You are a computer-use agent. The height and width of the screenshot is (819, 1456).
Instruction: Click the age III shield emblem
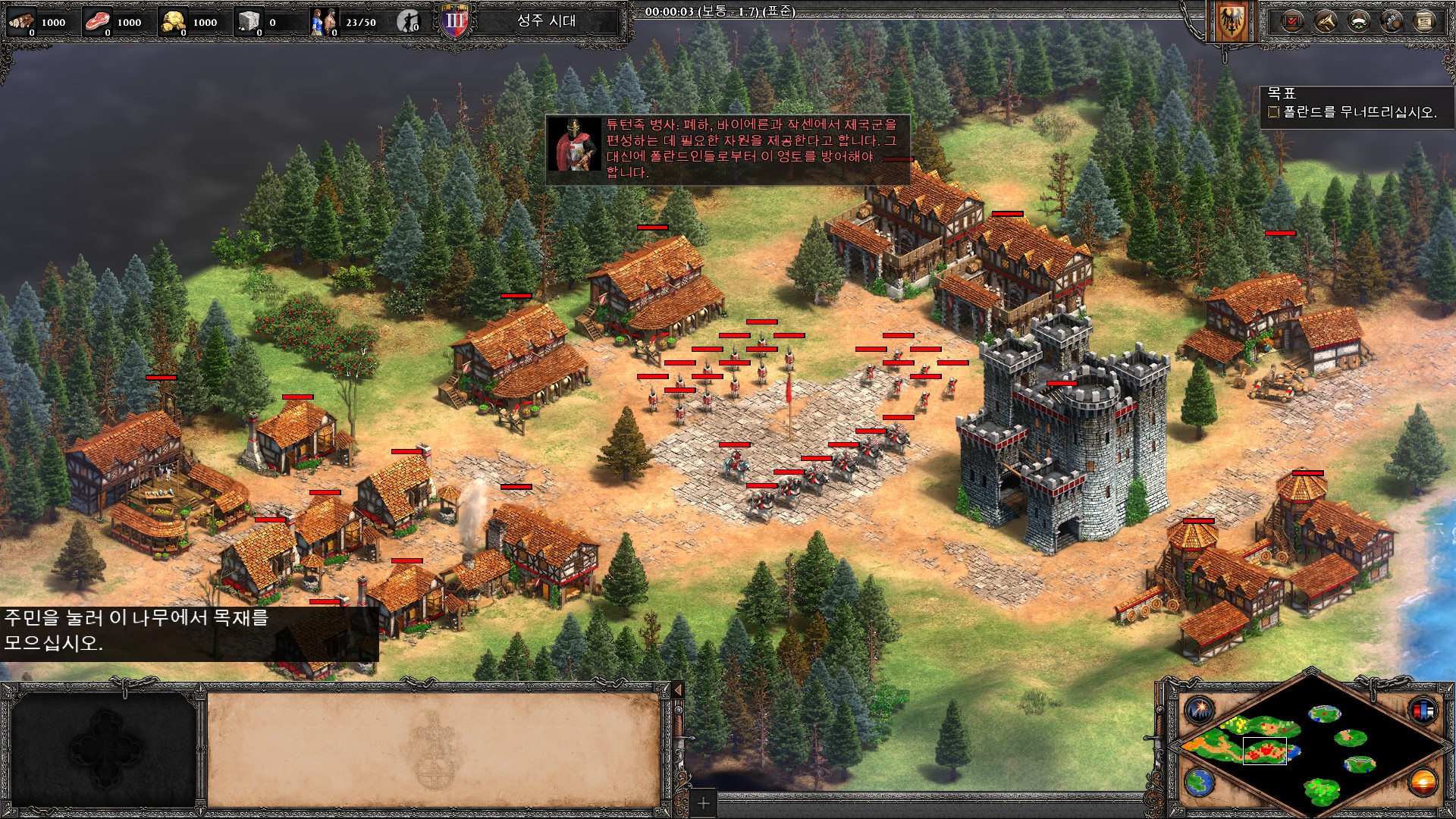(x=456, y=21)
